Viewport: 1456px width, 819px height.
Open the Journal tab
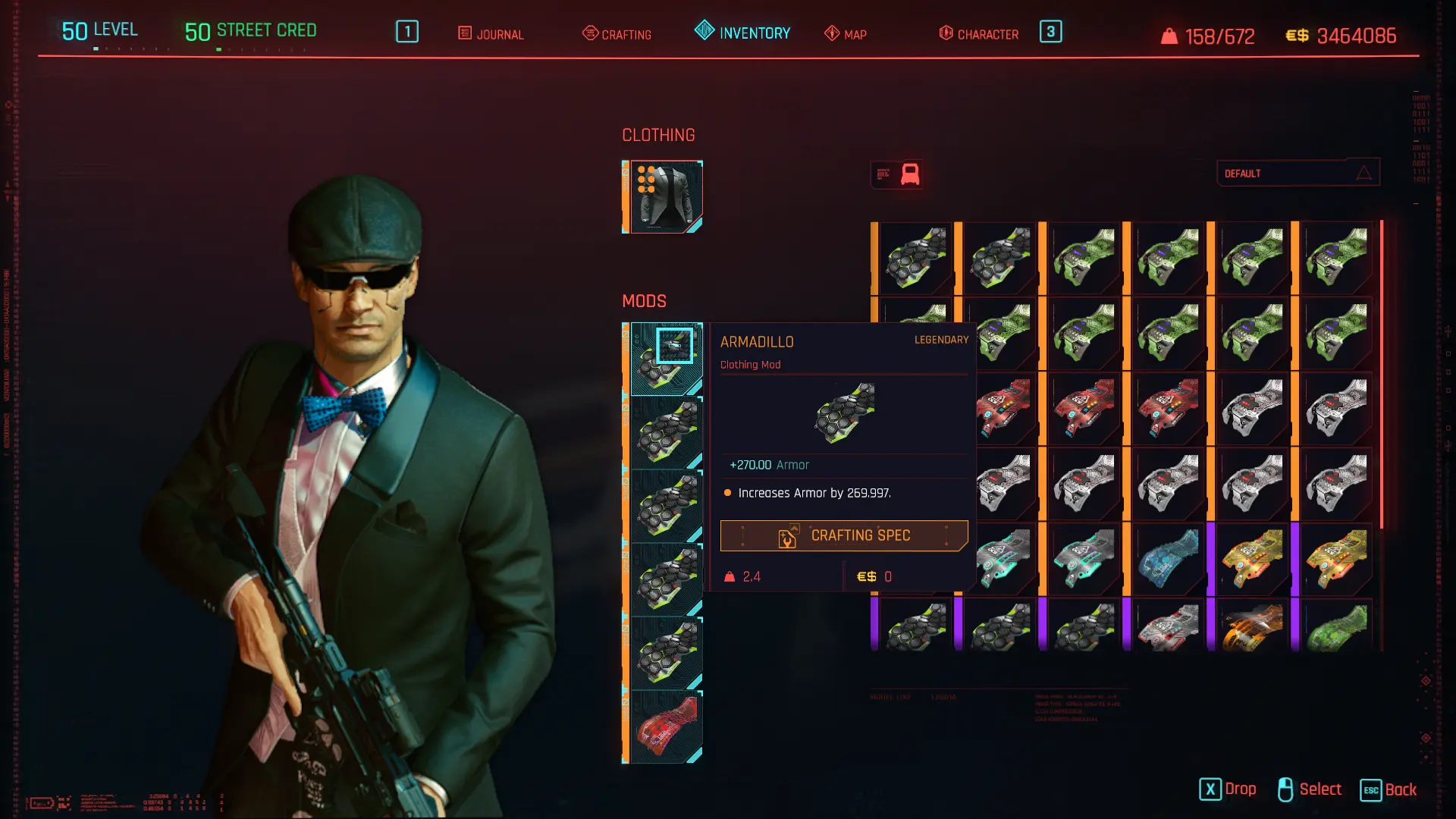pos(491,34)
